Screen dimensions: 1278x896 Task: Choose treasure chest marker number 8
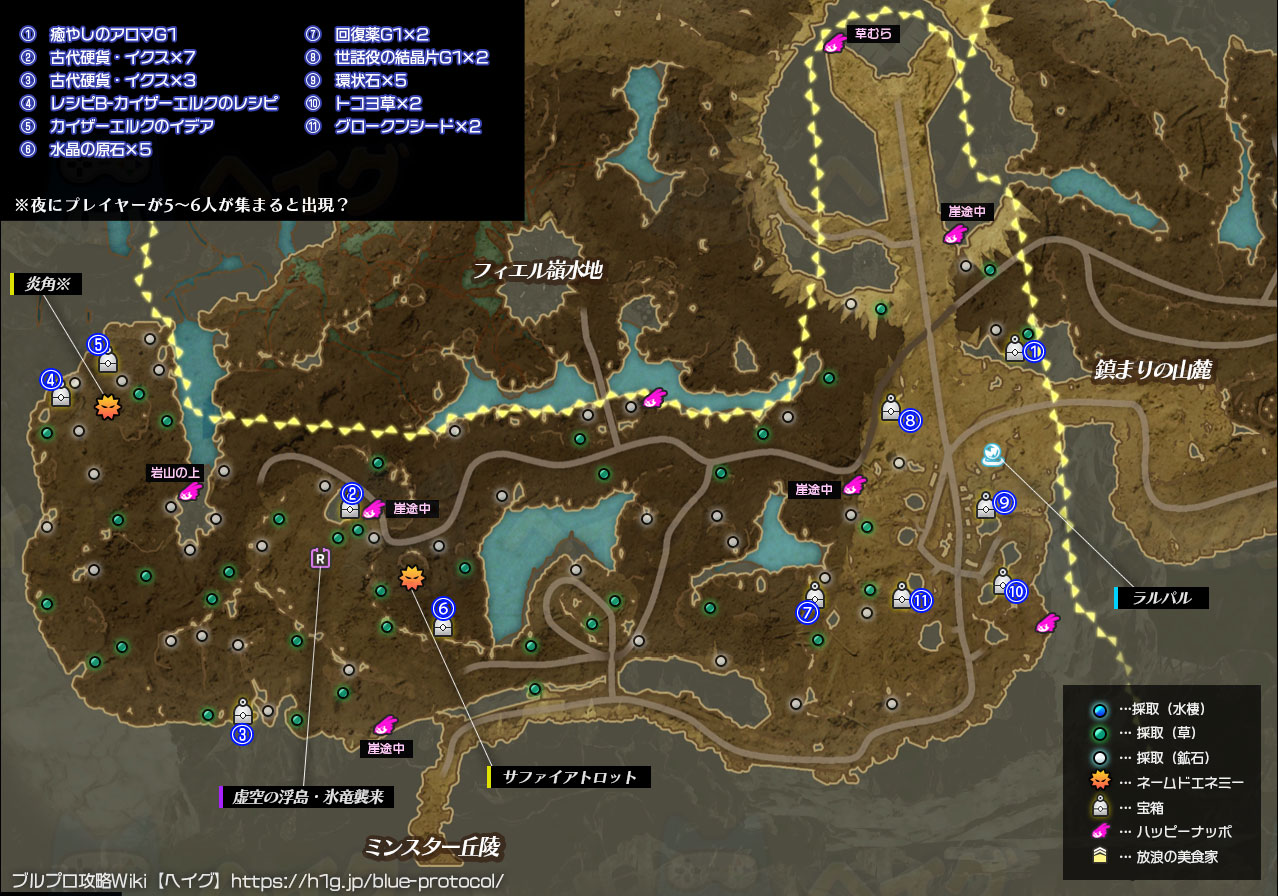tap(891, 408)
